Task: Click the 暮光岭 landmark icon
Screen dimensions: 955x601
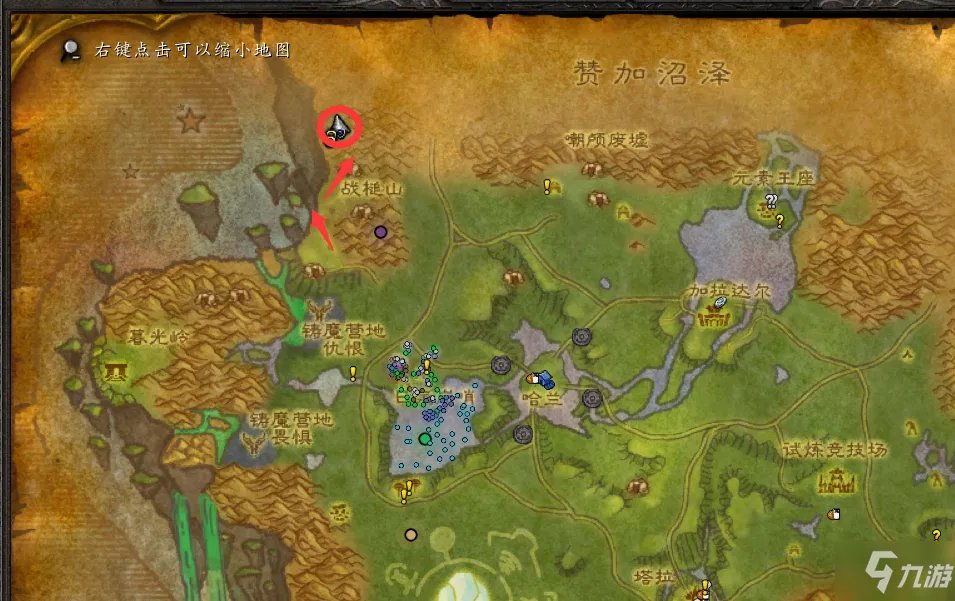Action: 117,373
